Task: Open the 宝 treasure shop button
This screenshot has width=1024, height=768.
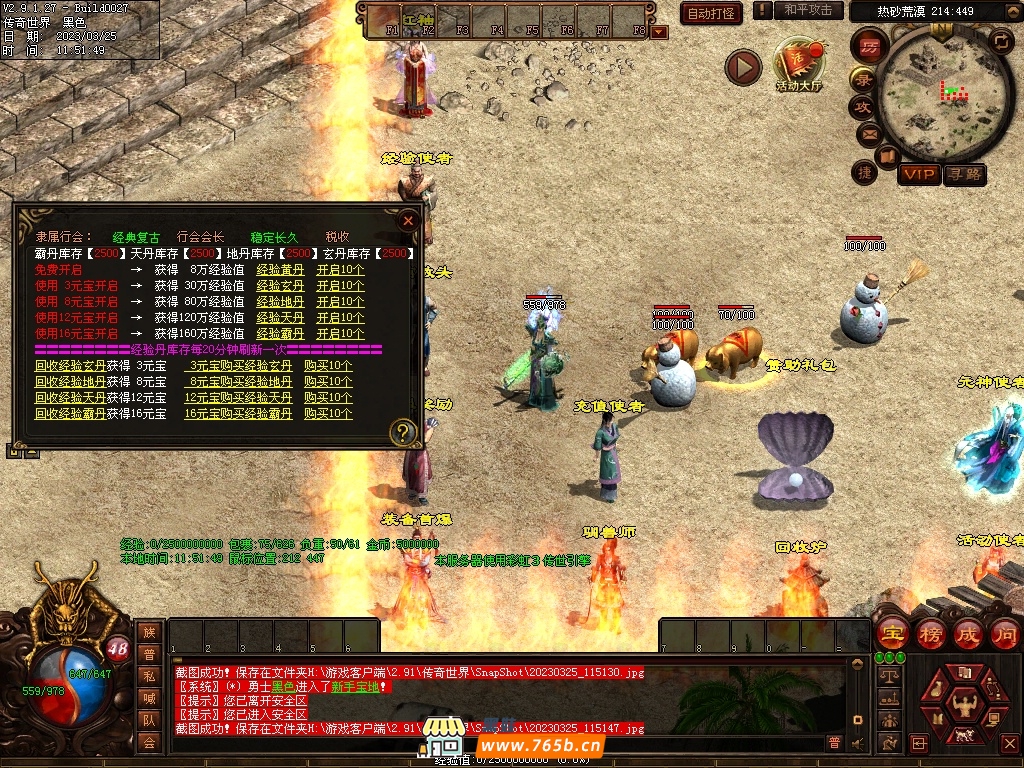Action: [x=892, y=634]
